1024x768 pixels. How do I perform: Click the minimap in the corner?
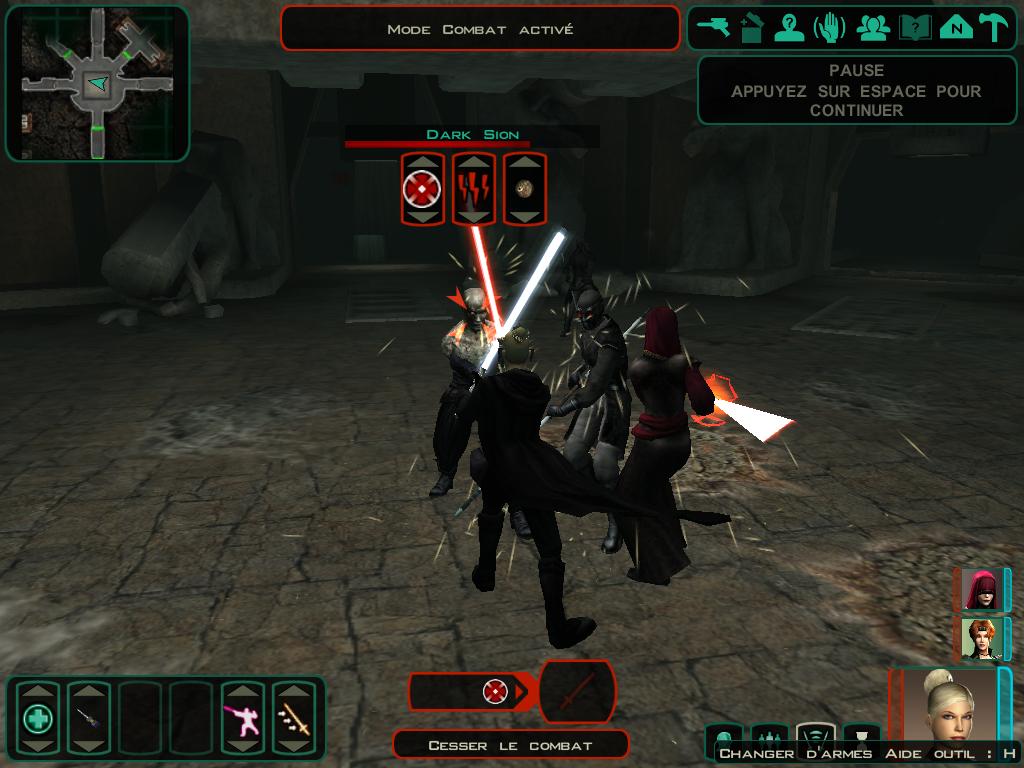pyautogui.click(x=97, y=84)
